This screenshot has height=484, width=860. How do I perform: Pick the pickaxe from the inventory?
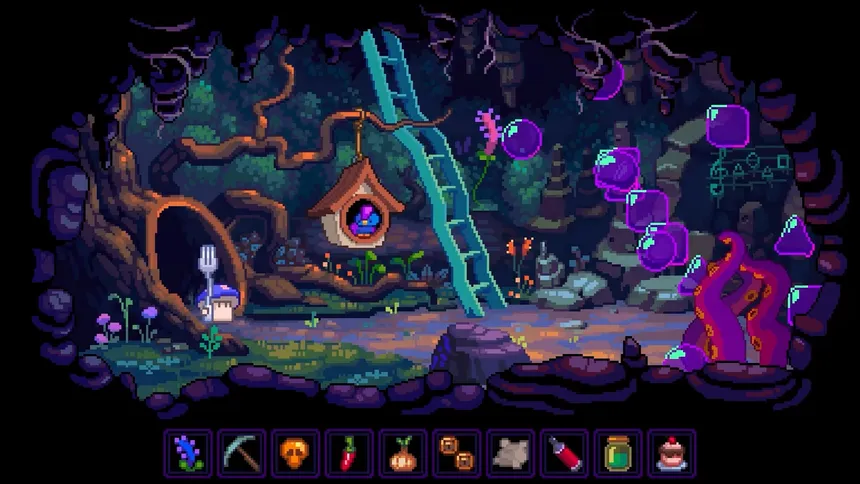pyautogui.click(x=241, y=454)
